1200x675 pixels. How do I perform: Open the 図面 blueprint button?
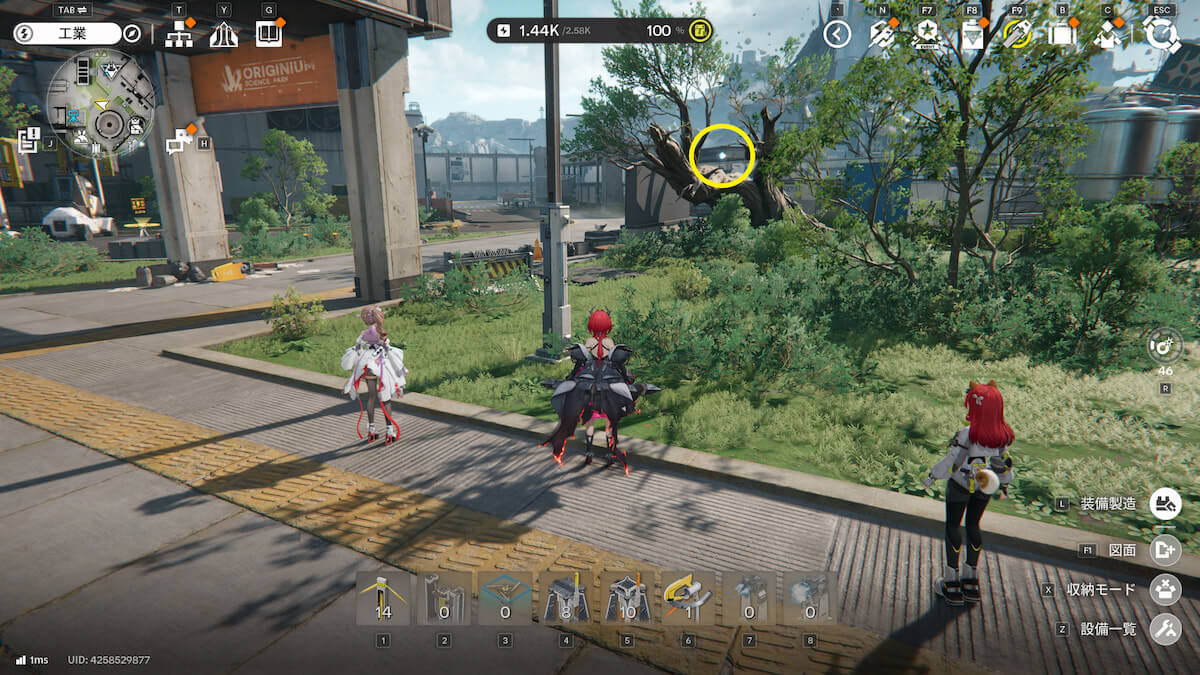[1163, 549]
